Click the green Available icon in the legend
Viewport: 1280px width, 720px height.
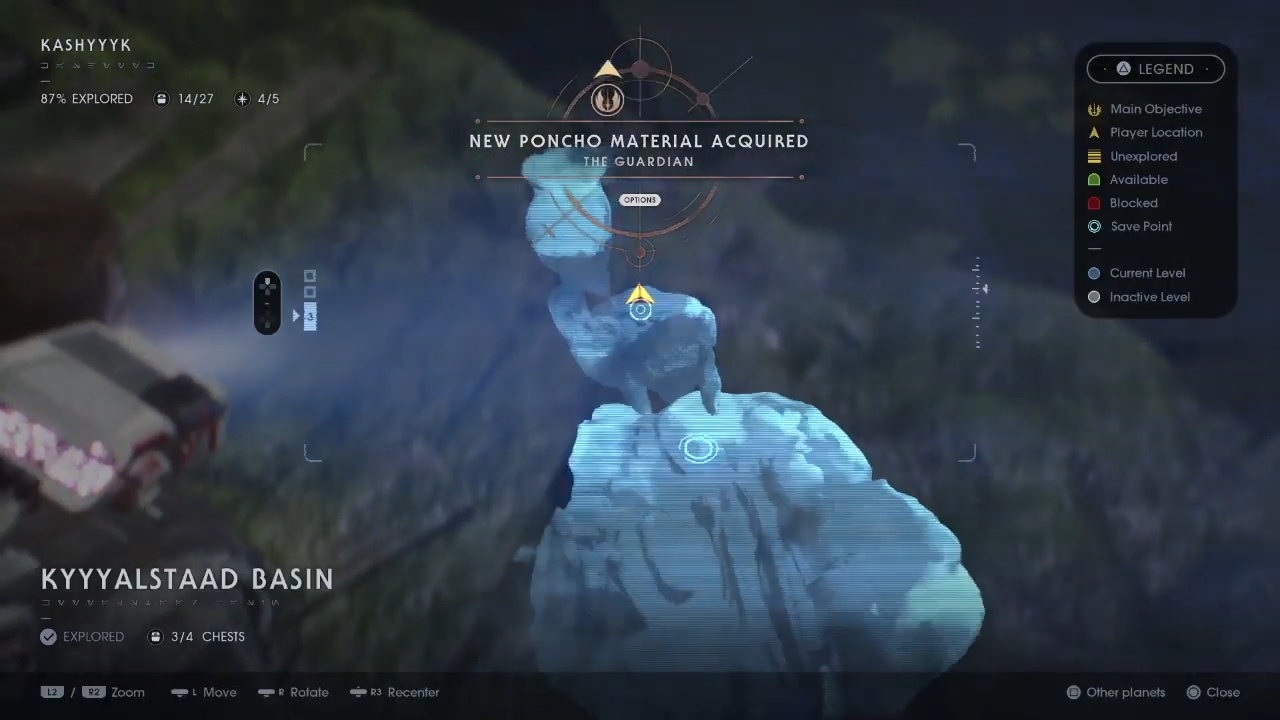[x=1094, y=179]
